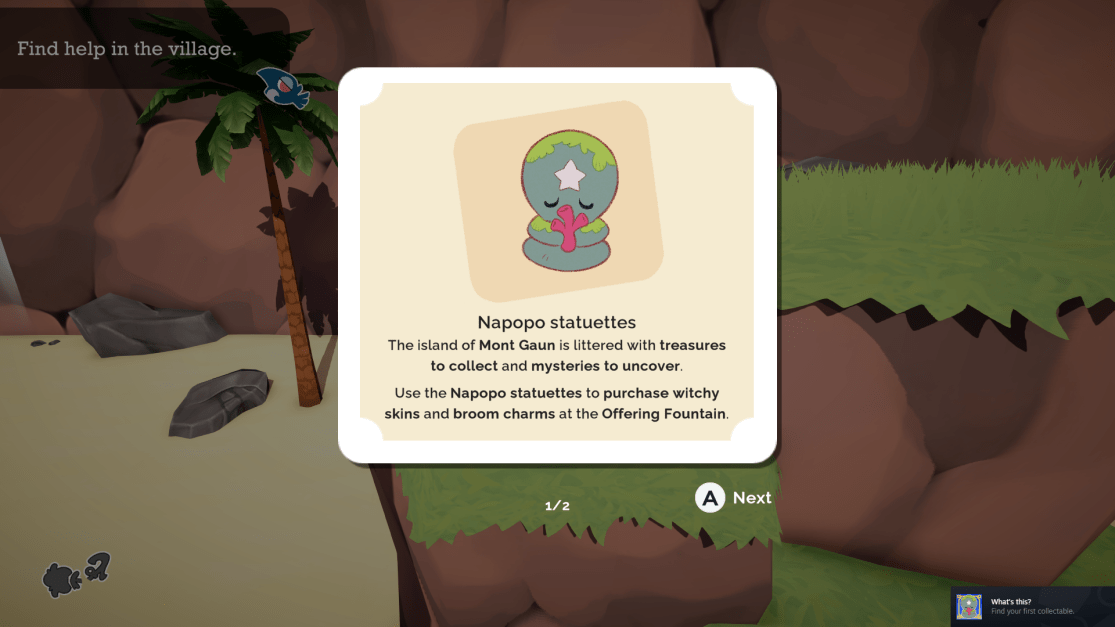Click the dark silhouette icon in the HUD corner
Screen dimensions: 1115x627
[x=75, y=575]
